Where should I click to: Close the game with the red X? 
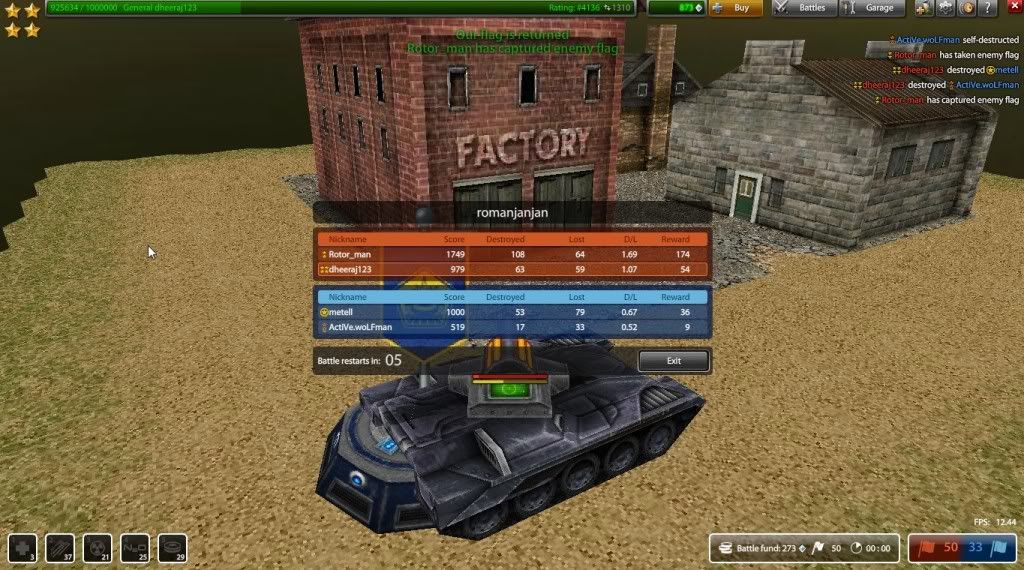pos(1012,8)
